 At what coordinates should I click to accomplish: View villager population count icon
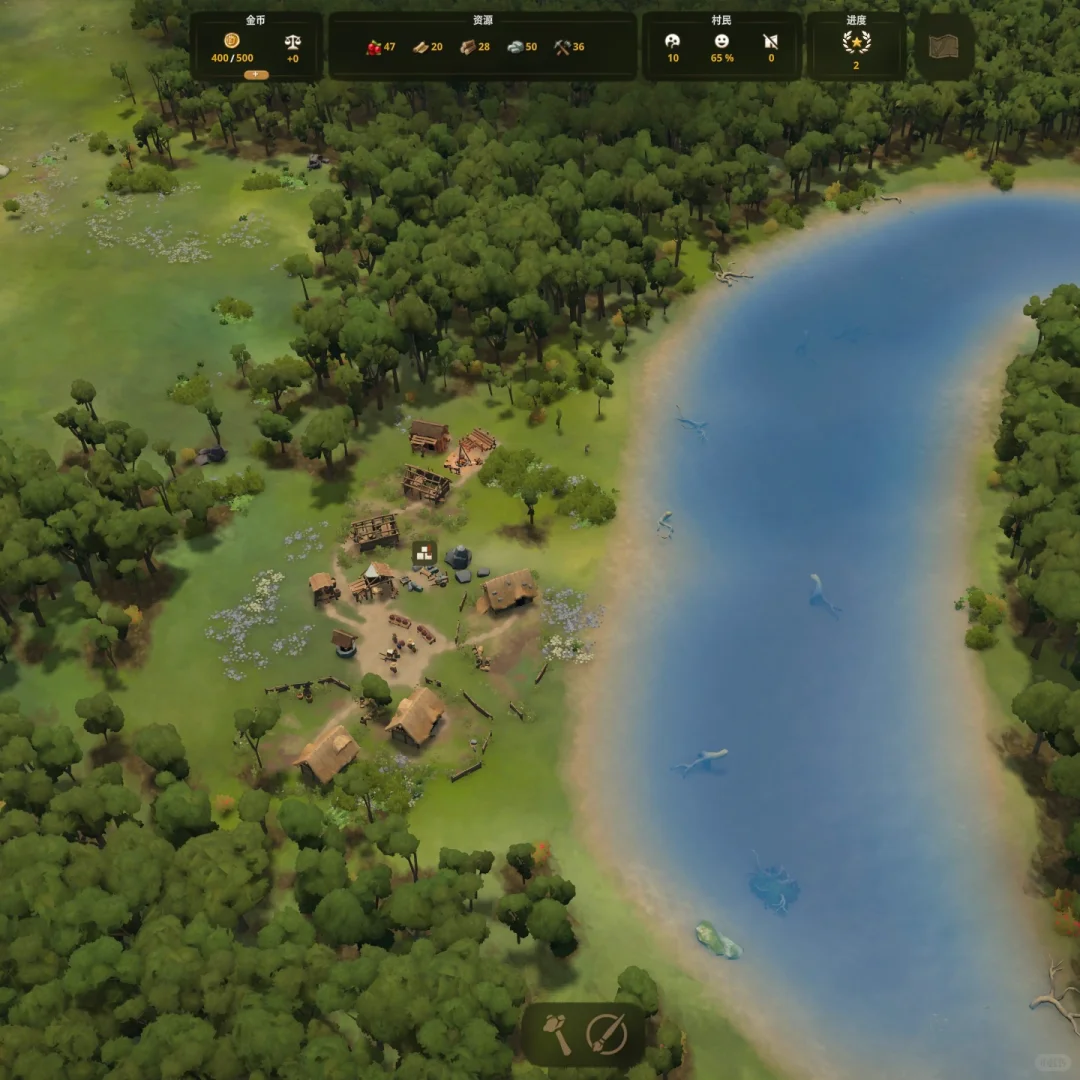pos(673,41)
